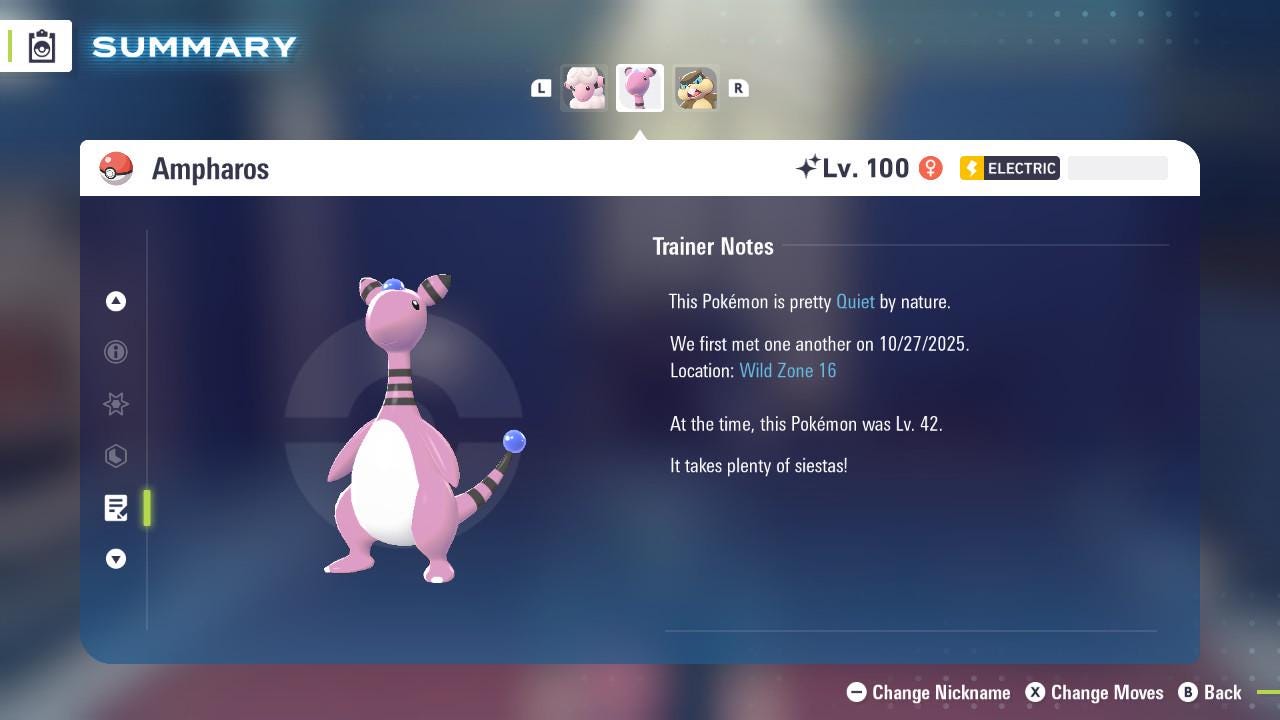Open the Info page from the sidebar

(x=116, y=352)
